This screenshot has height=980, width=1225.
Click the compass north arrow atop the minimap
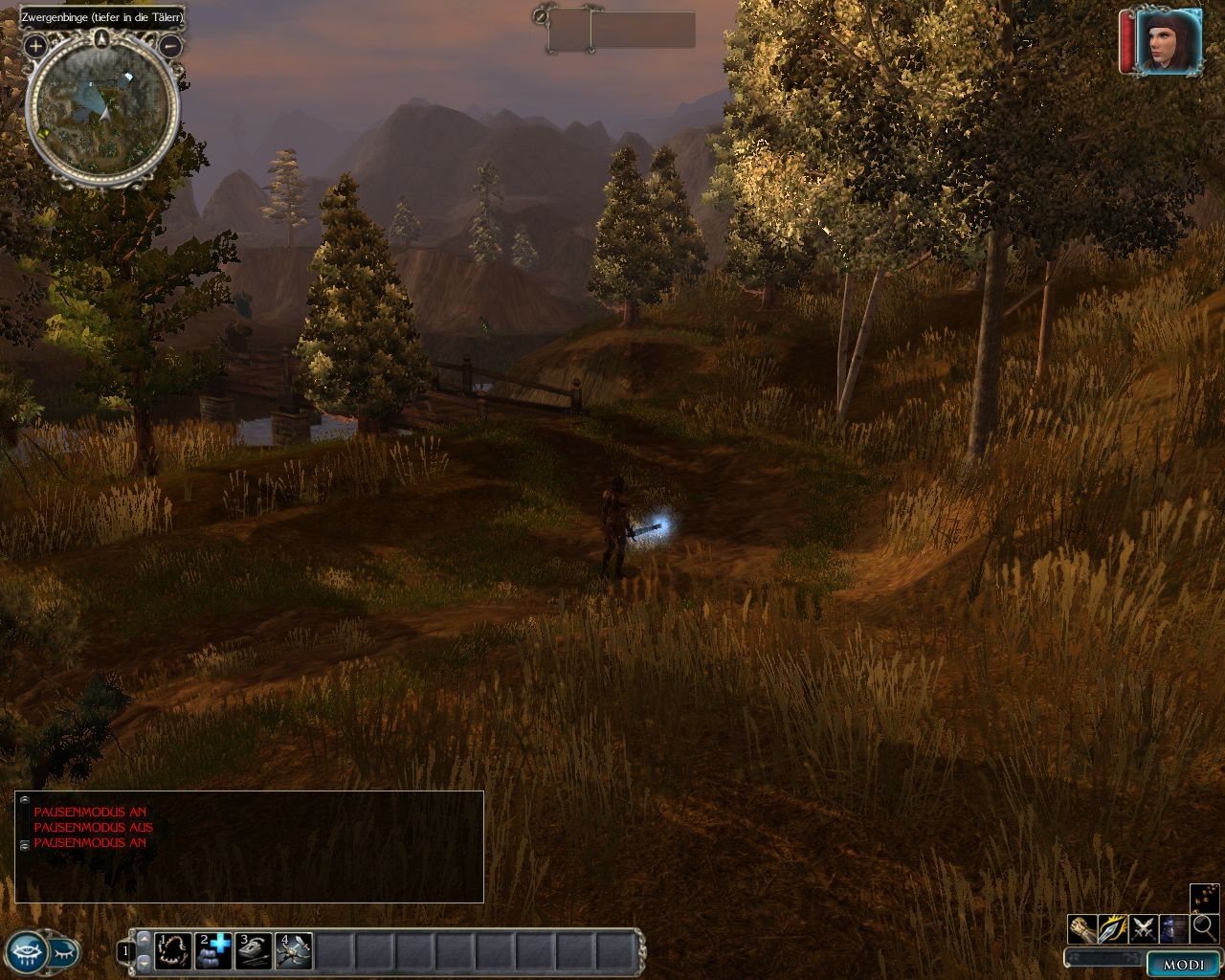click(x=102, y=38)
